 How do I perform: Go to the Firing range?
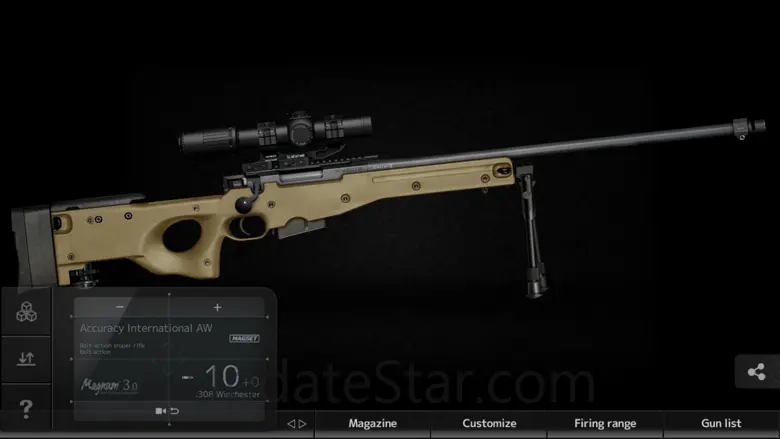click(605, 423)
